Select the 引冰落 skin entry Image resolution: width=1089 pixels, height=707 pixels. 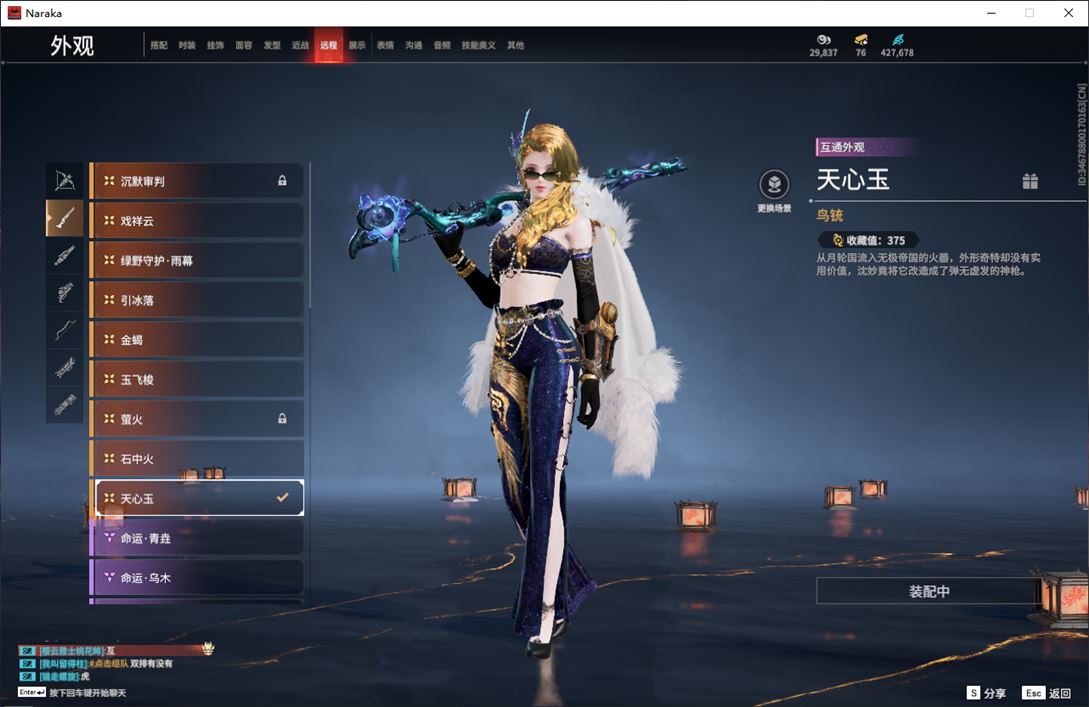(x=197, y=300)
